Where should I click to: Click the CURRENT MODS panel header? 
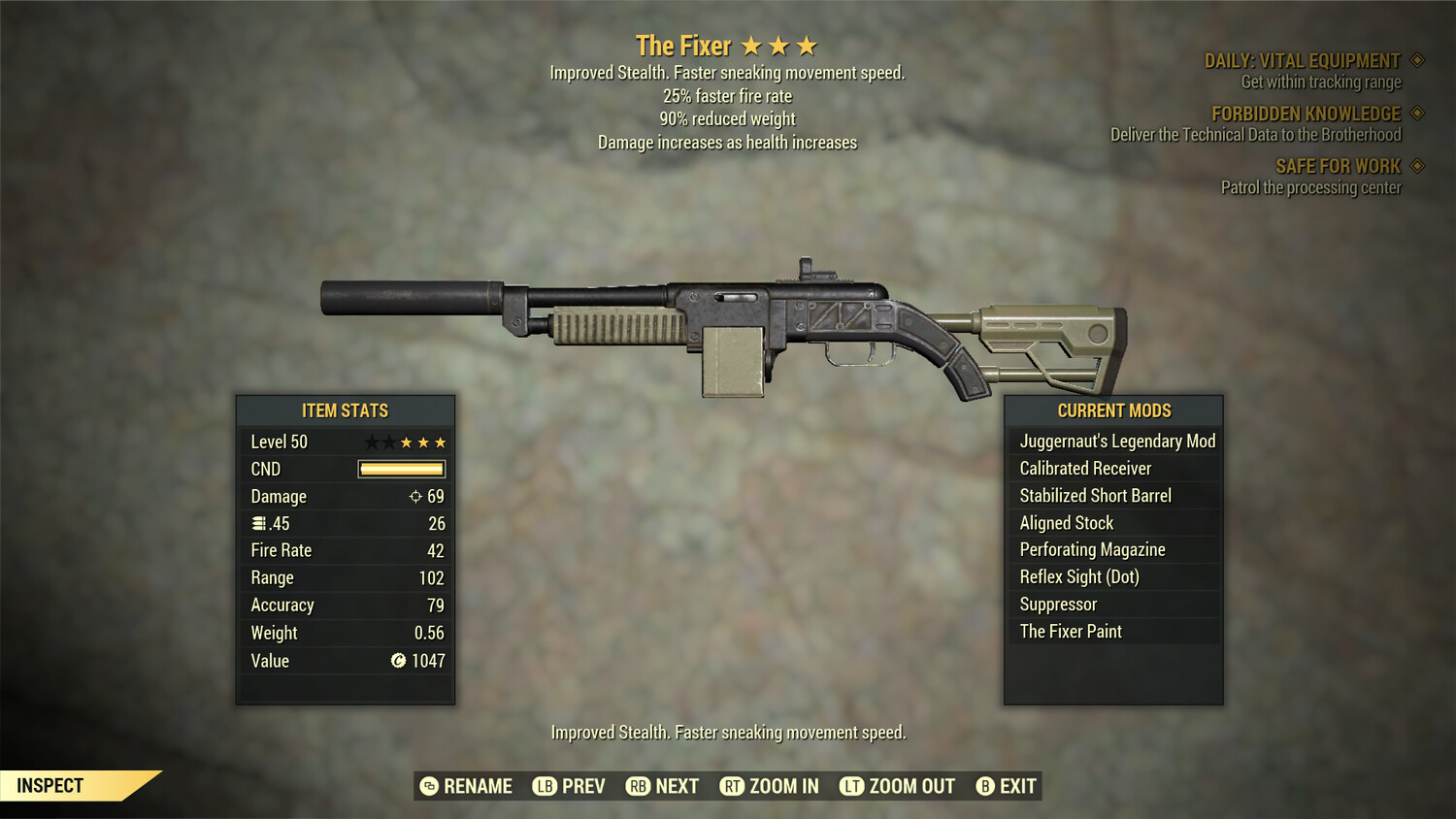click(1113, 410)
